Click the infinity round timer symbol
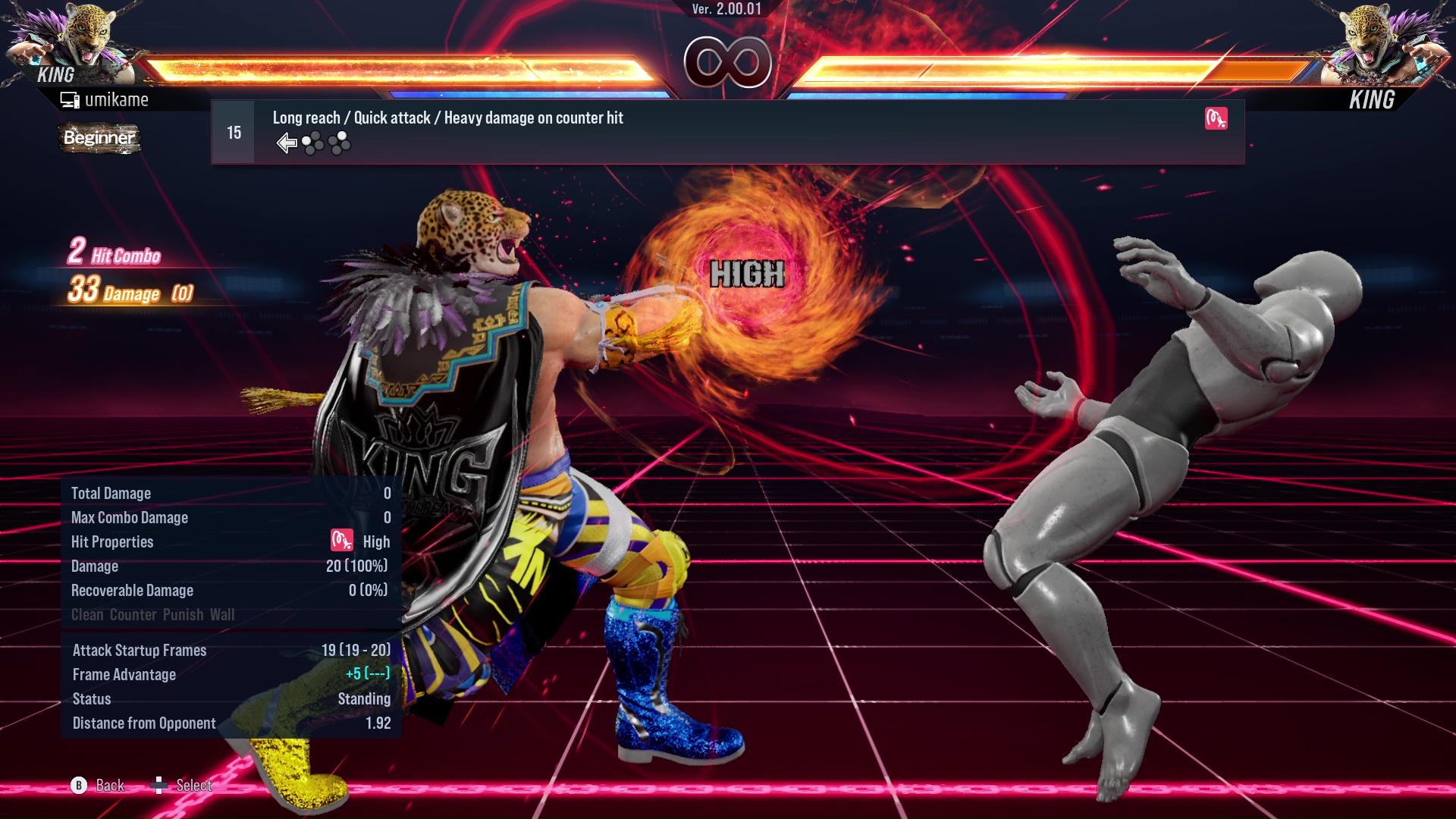 pyautogui.click(x=728, y=64)
